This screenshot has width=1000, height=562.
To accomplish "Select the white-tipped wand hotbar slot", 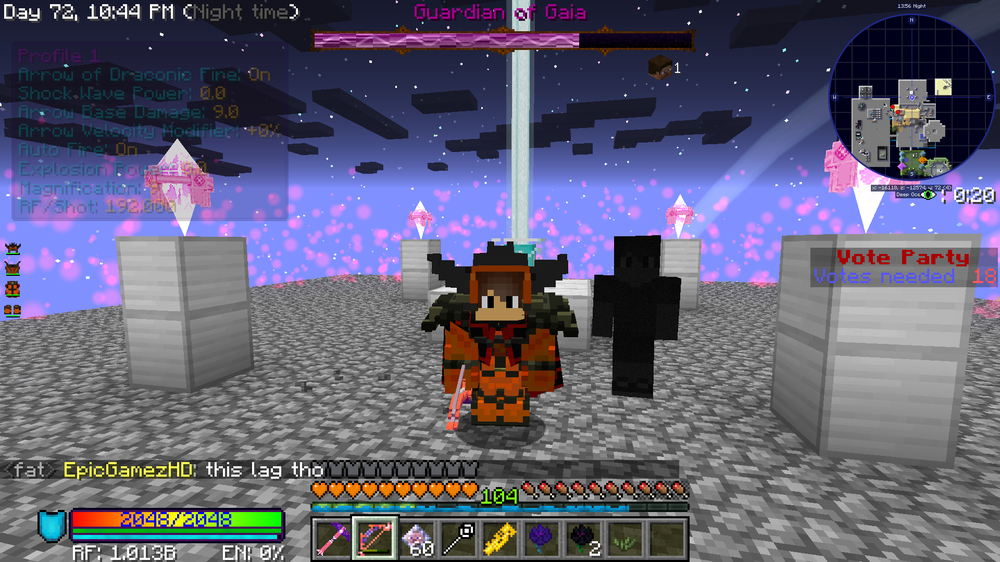I will click(458, 539).
